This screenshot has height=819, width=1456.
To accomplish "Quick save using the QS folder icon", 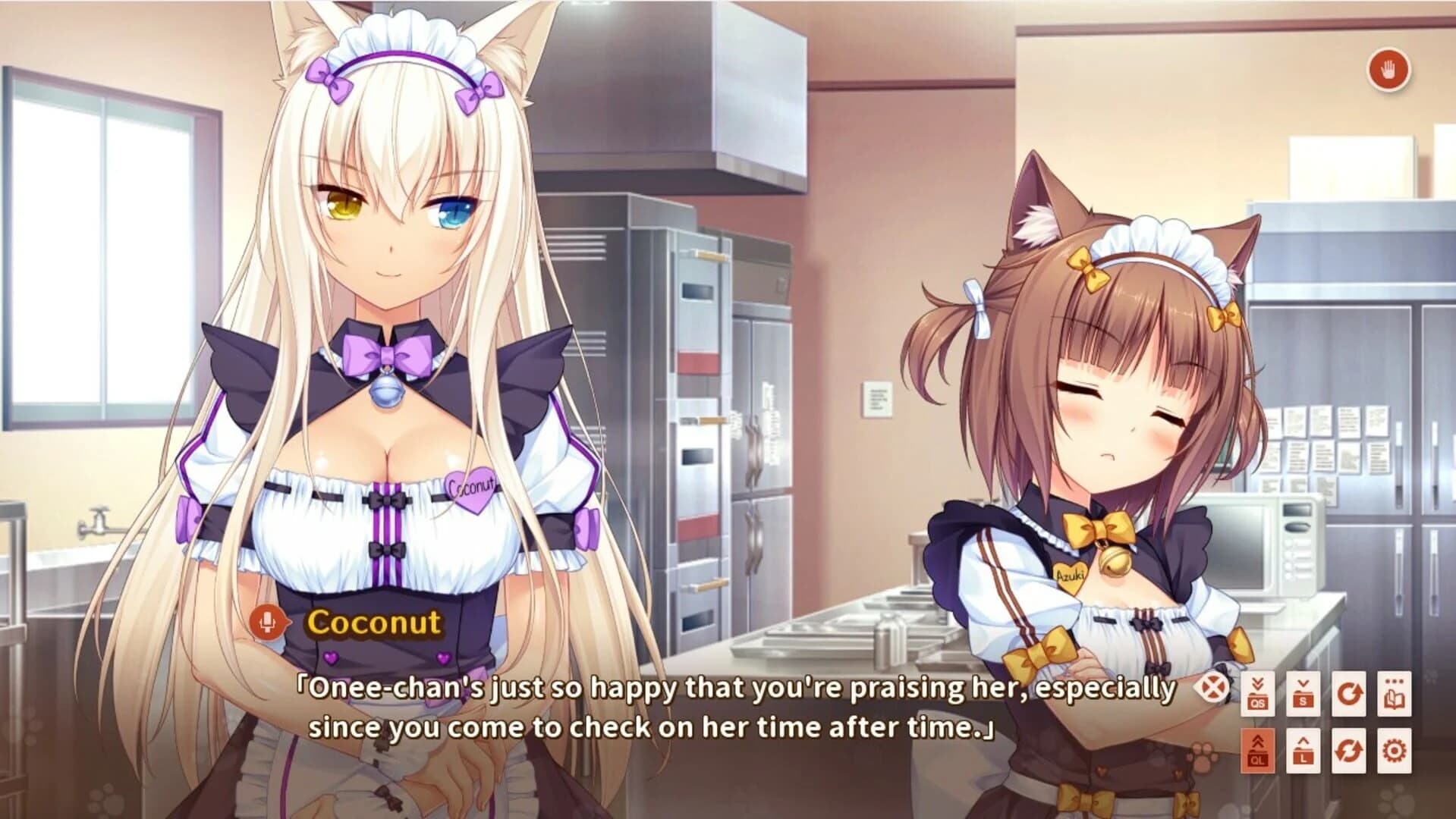I will 1258,695.
